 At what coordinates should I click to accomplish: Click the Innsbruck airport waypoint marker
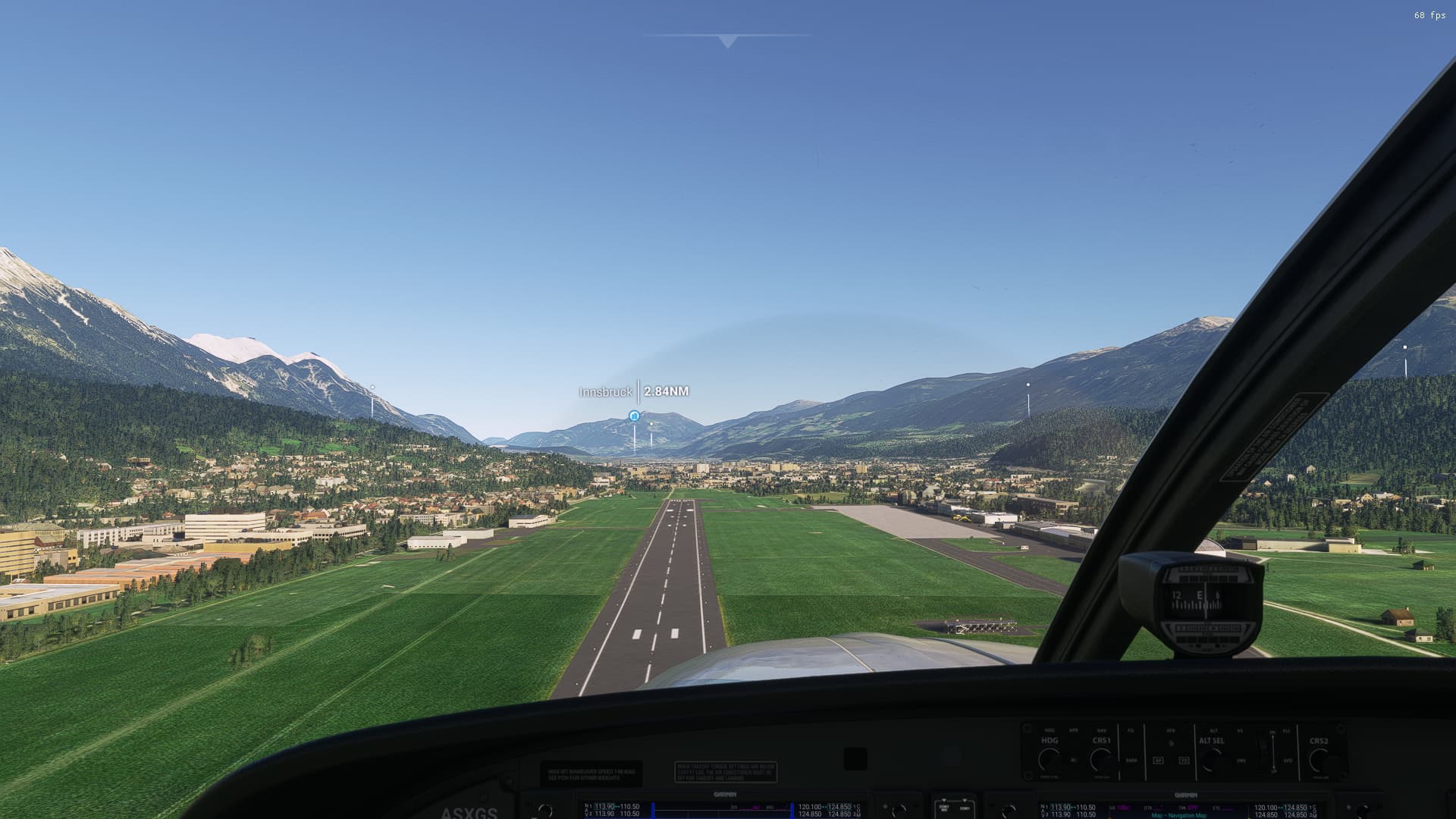click(x=634, y=416)
